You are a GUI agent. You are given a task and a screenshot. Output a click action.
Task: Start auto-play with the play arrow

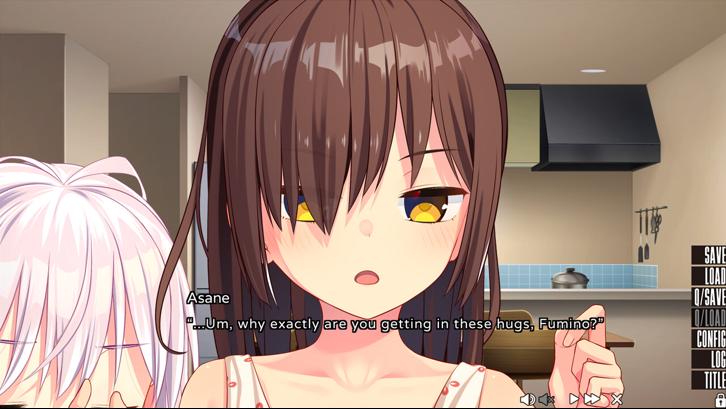[x=574, y=399]
